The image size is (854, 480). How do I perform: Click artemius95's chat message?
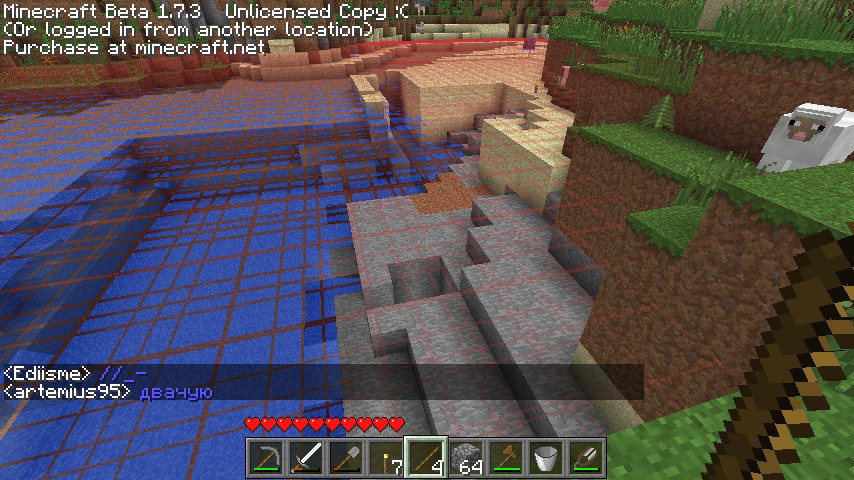108,392
